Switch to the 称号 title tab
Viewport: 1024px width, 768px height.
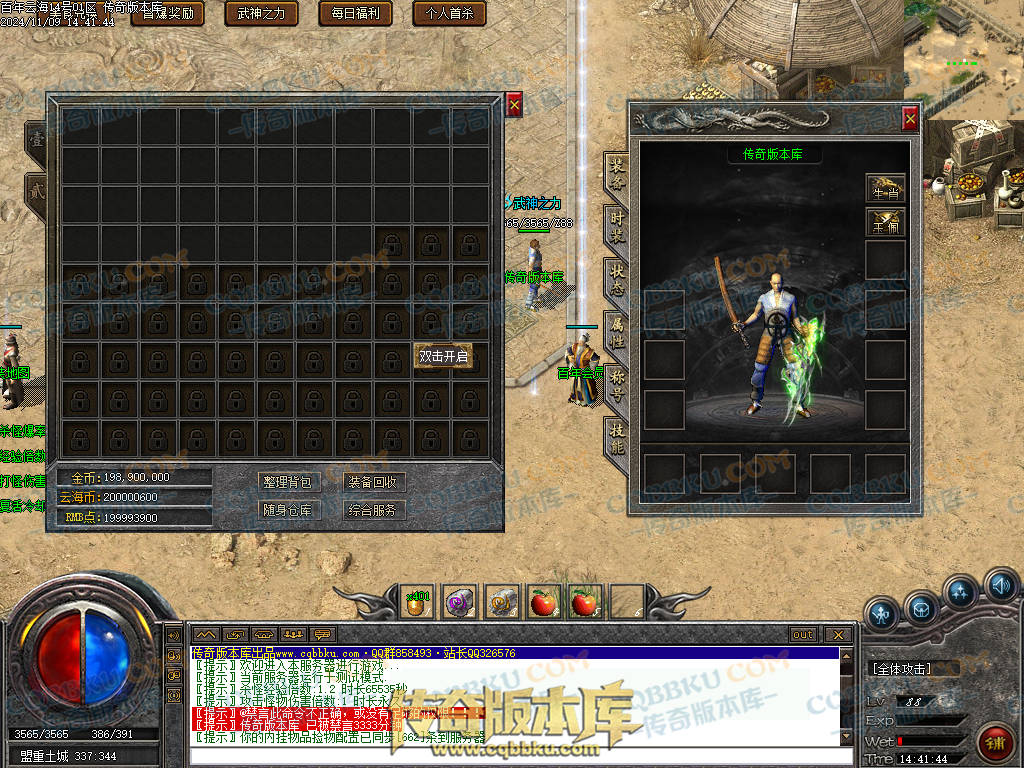pos(617,385)
